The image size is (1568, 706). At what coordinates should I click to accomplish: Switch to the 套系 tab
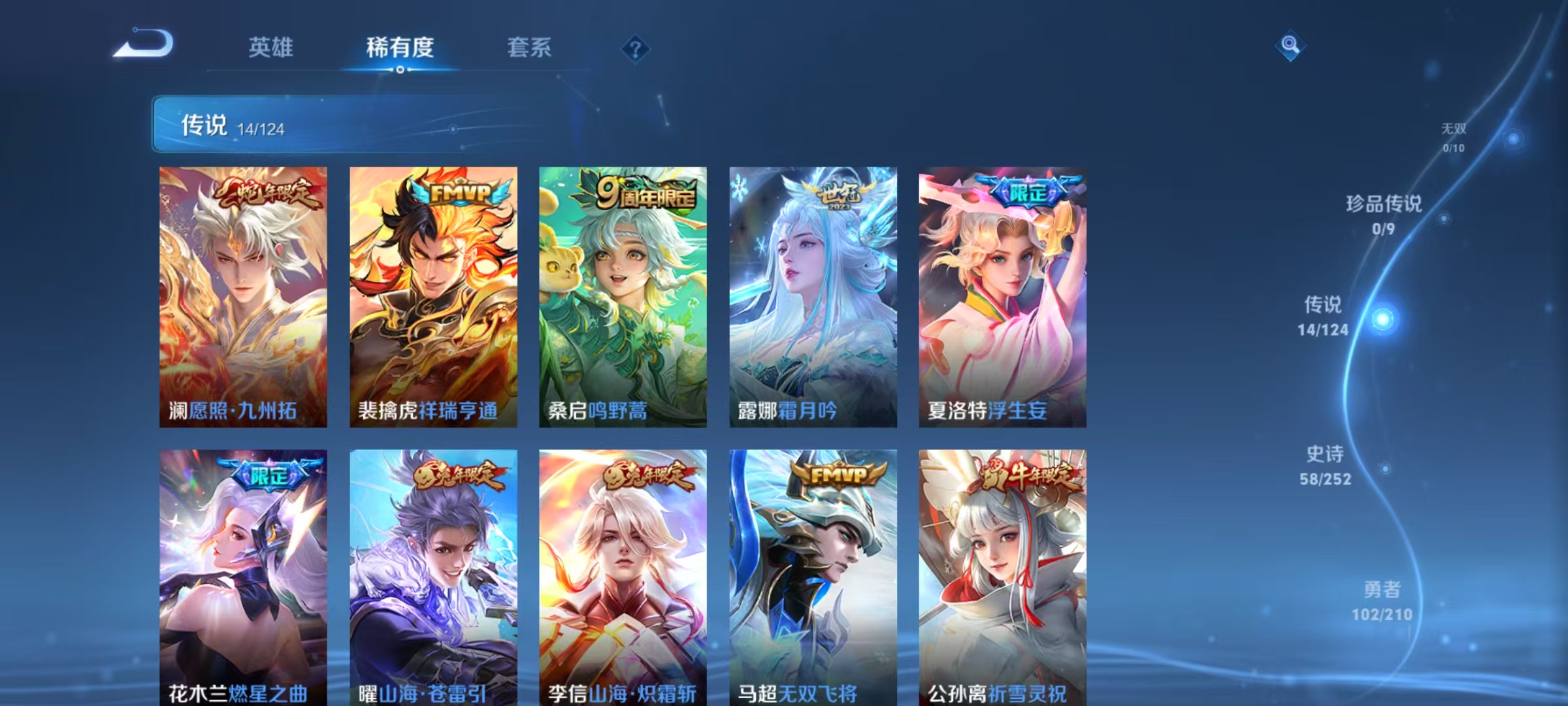tap(529, 47)
